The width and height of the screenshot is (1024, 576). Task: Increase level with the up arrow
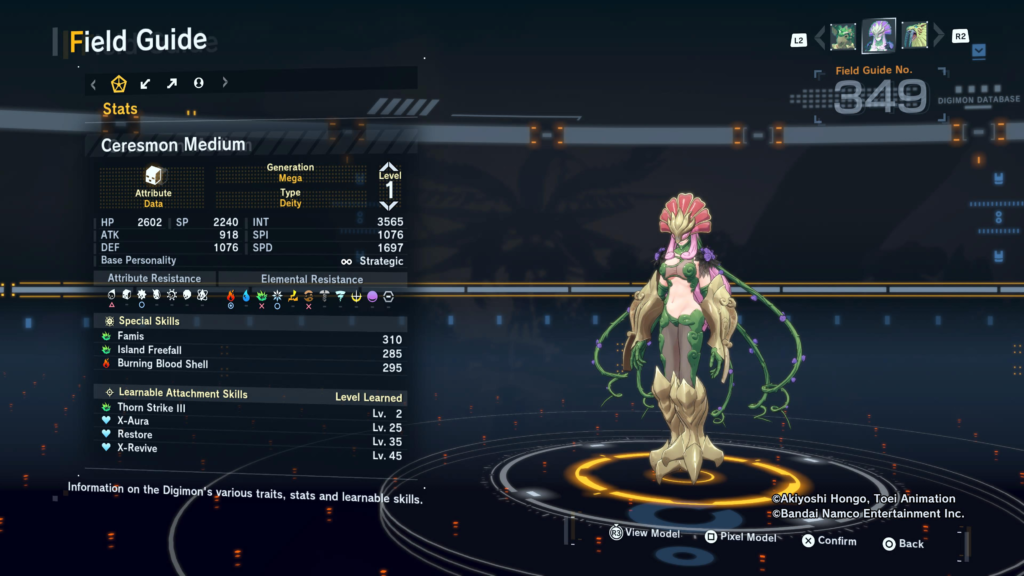click(389, 168)
